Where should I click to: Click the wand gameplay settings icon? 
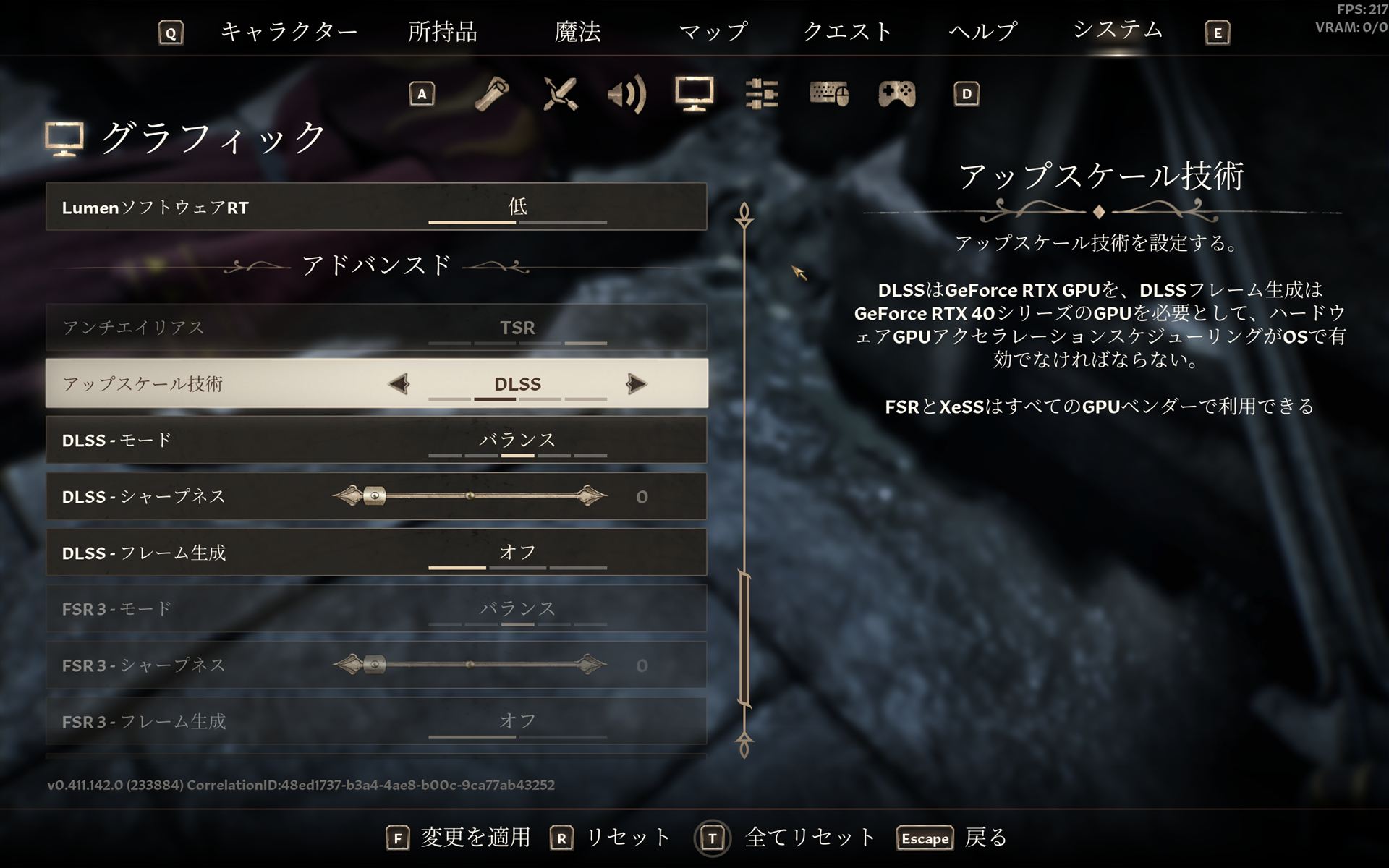(x=490, y=94)
